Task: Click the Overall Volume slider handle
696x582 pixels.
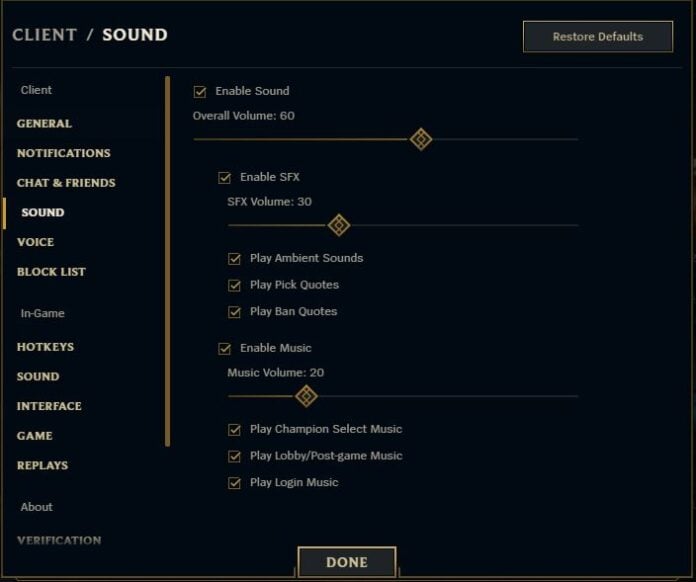Action: pyautogui.click(x=421, y=139)
